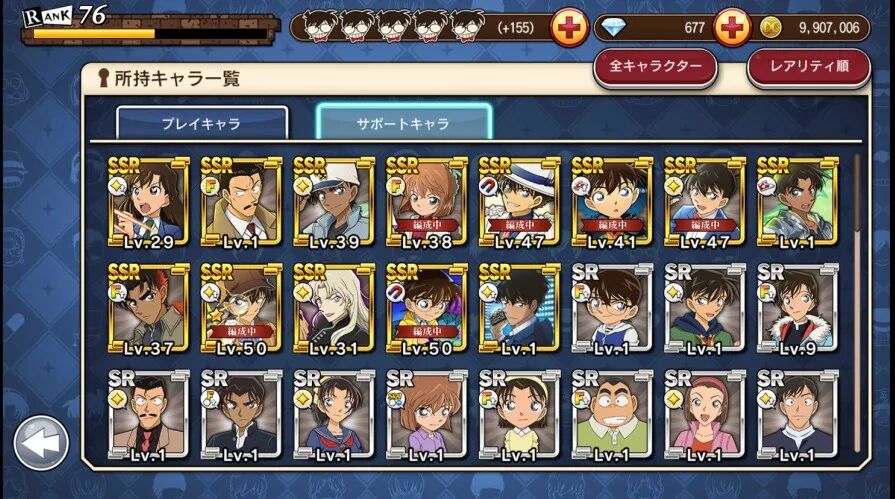Screen dimensions: 895x499
Task: Open the SSR character card at Lv.37
Action: (x=148, y=309)
